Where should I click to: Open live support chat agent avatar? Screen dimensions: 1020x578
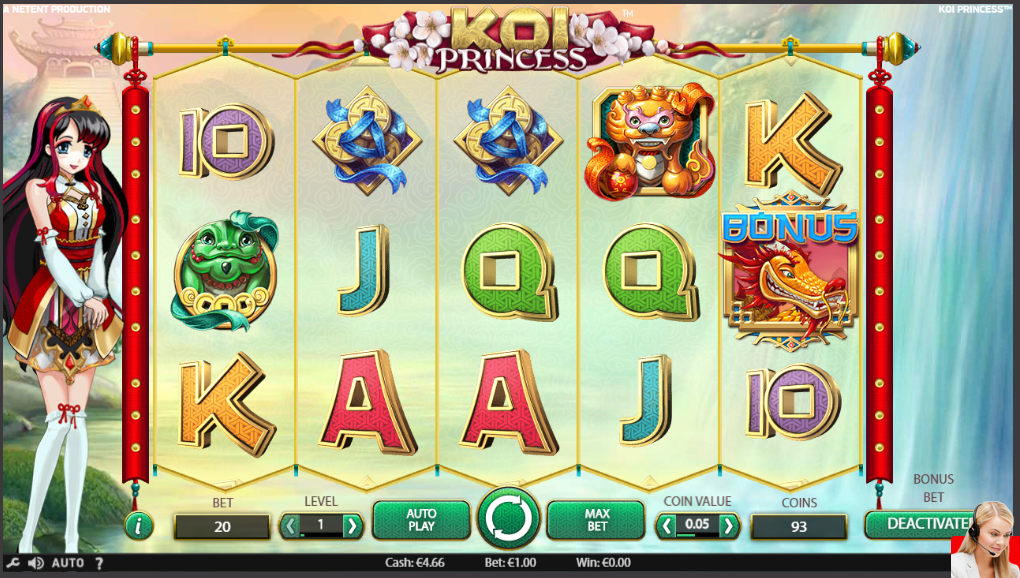[984, 542]
